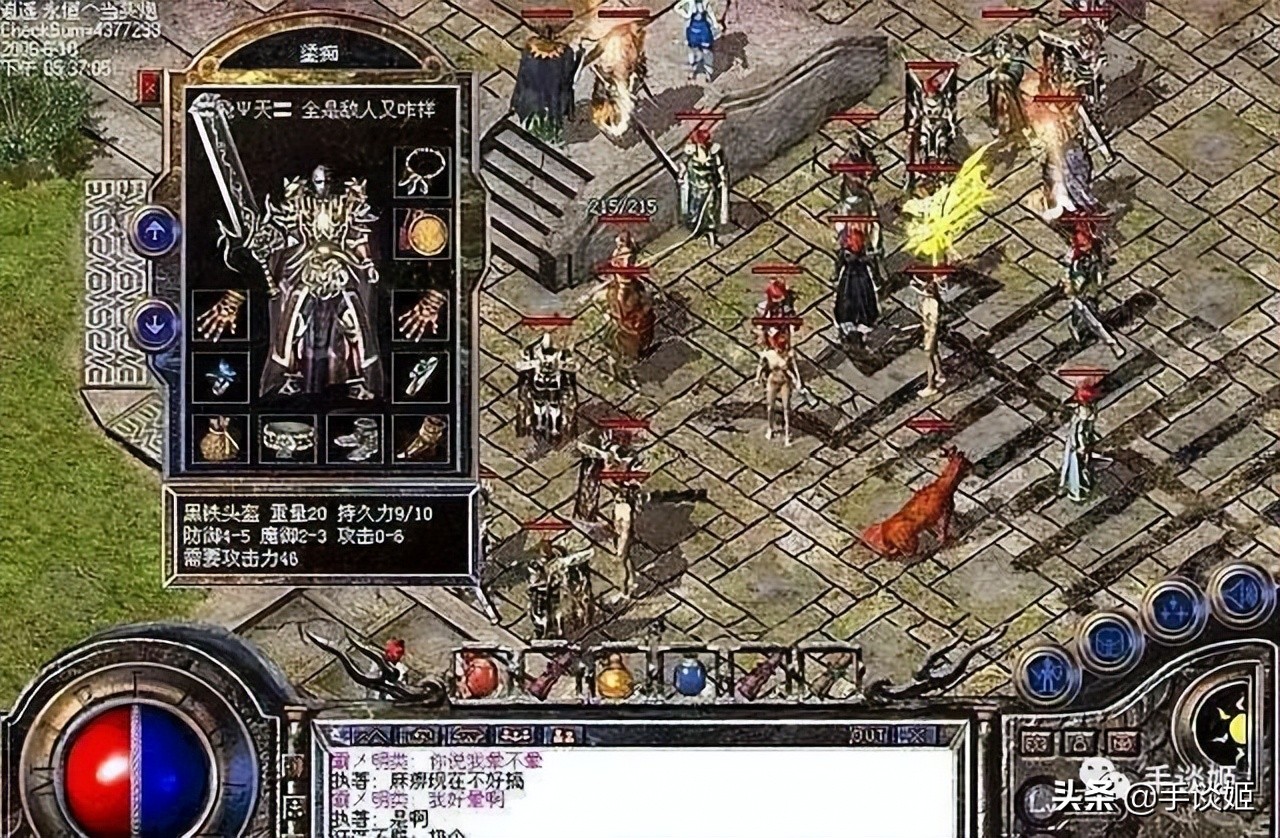Click the OUT button on chat bar
Image resolution: width=1280 pixels, height=838 pixels.
point(867,735)
